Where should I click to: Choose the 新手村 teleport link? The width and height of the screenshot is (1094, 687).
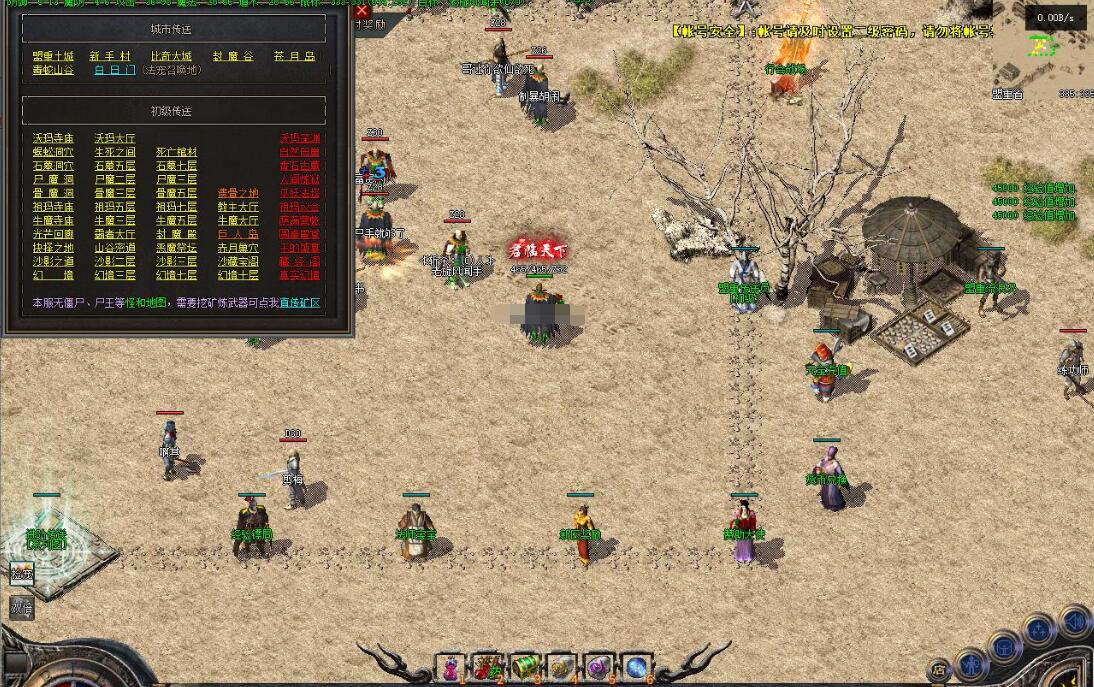(x=110, y=56)
